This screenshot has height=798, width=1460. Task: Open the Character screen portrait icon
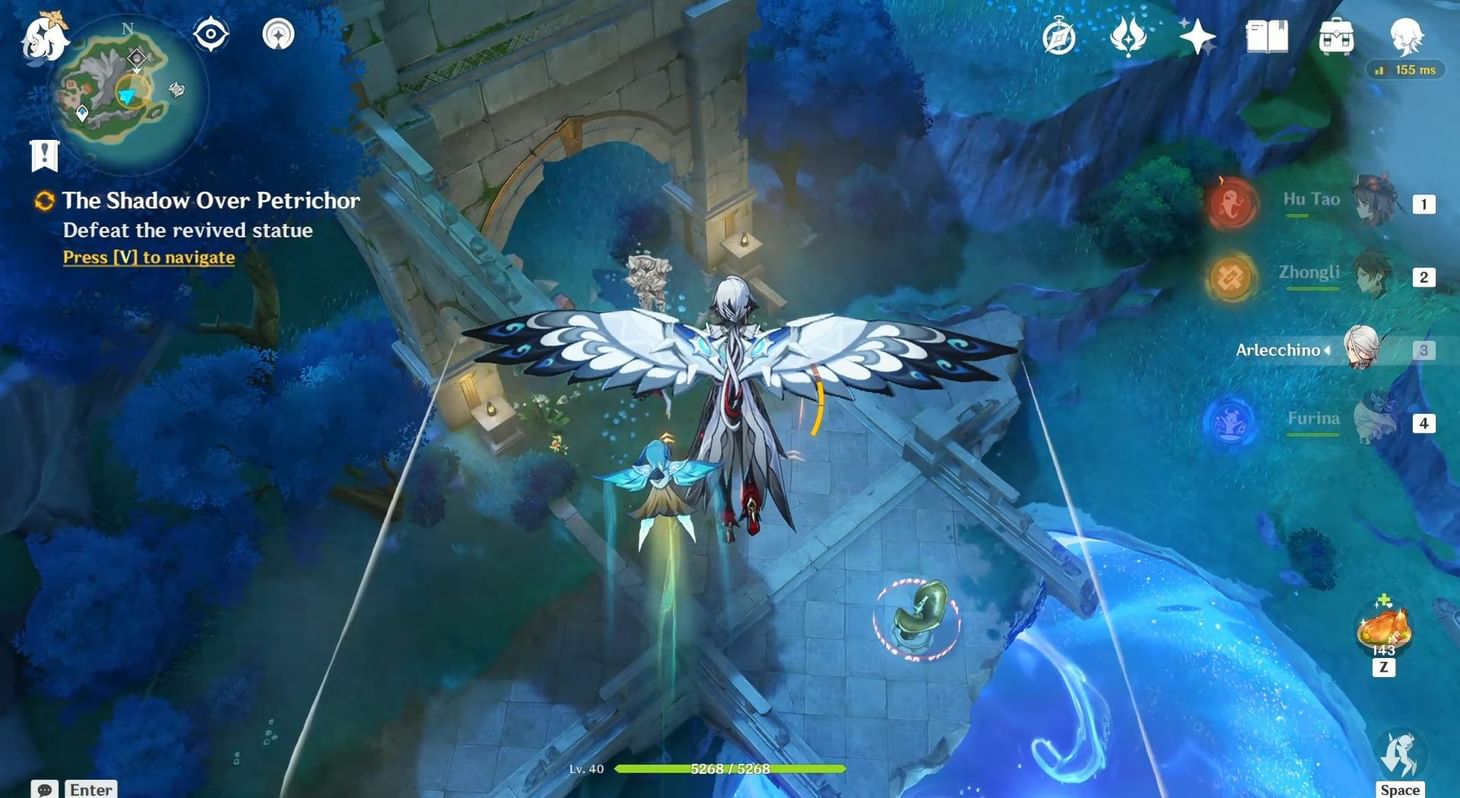click(1406, 36)
